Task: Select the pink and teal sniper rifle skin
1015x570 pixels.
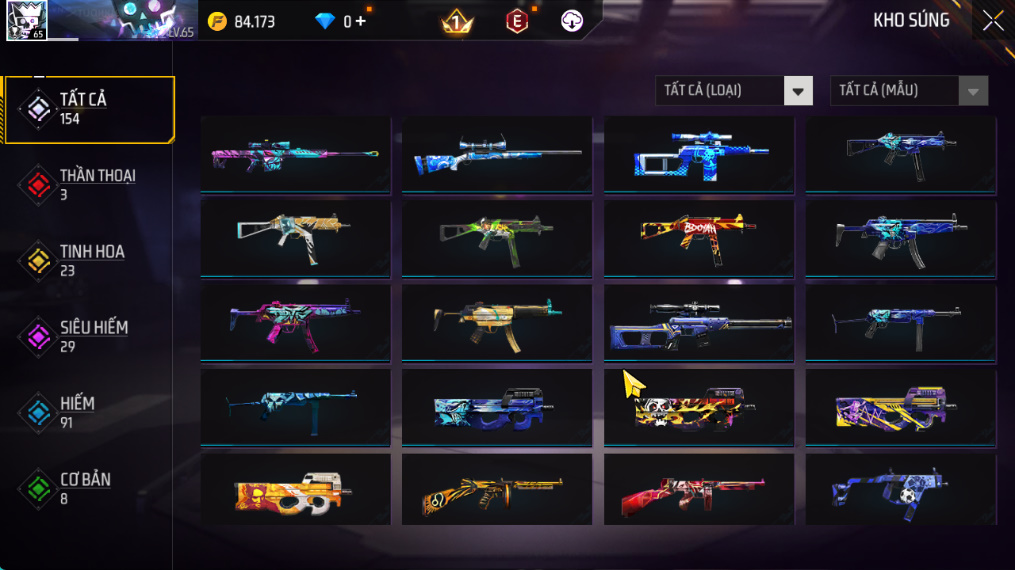Action: [x=295, y=154]
